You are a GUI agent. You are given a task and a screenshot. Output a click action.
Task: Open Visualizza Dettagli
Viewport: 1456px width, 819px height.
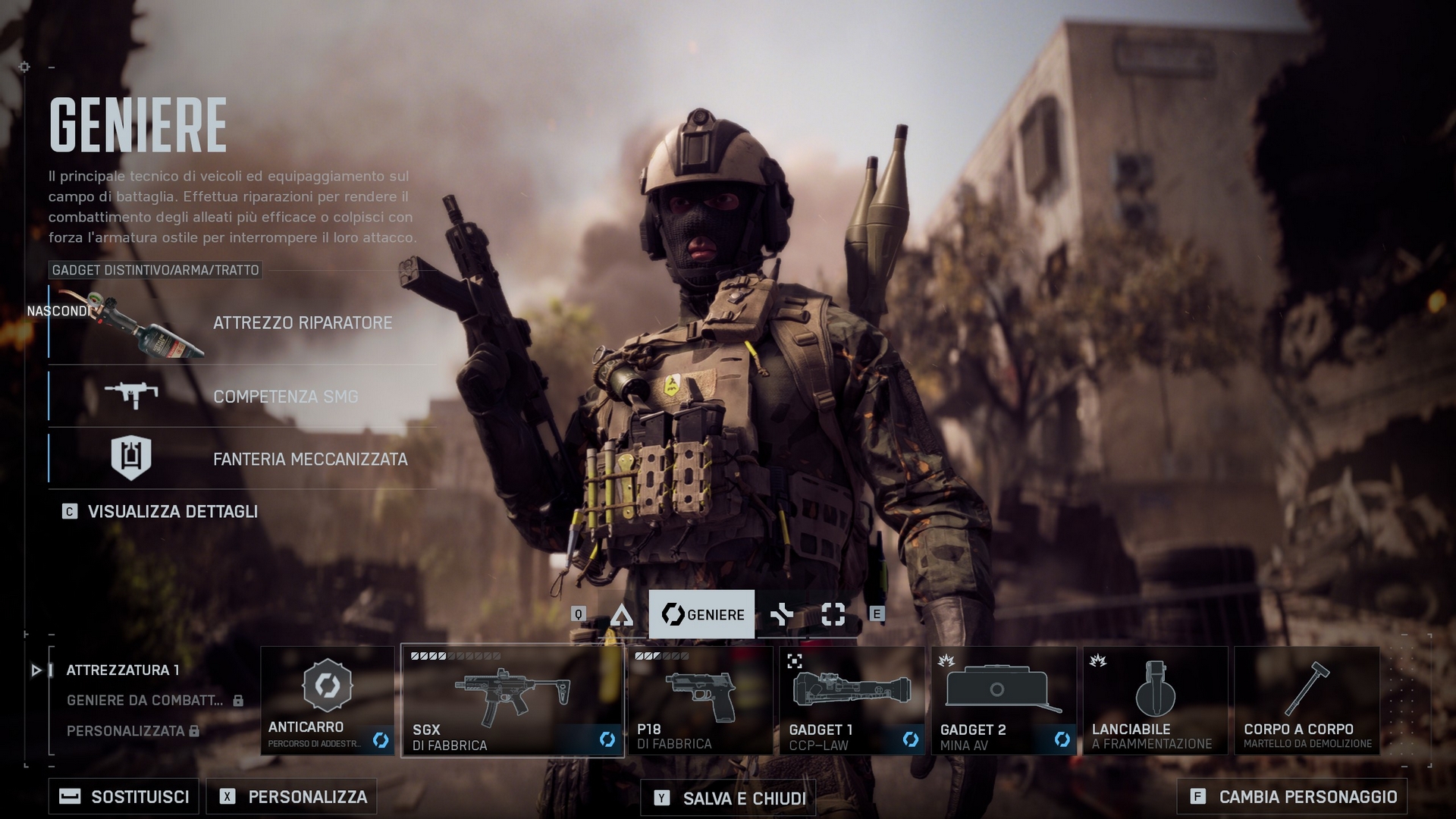click(172, 512)
